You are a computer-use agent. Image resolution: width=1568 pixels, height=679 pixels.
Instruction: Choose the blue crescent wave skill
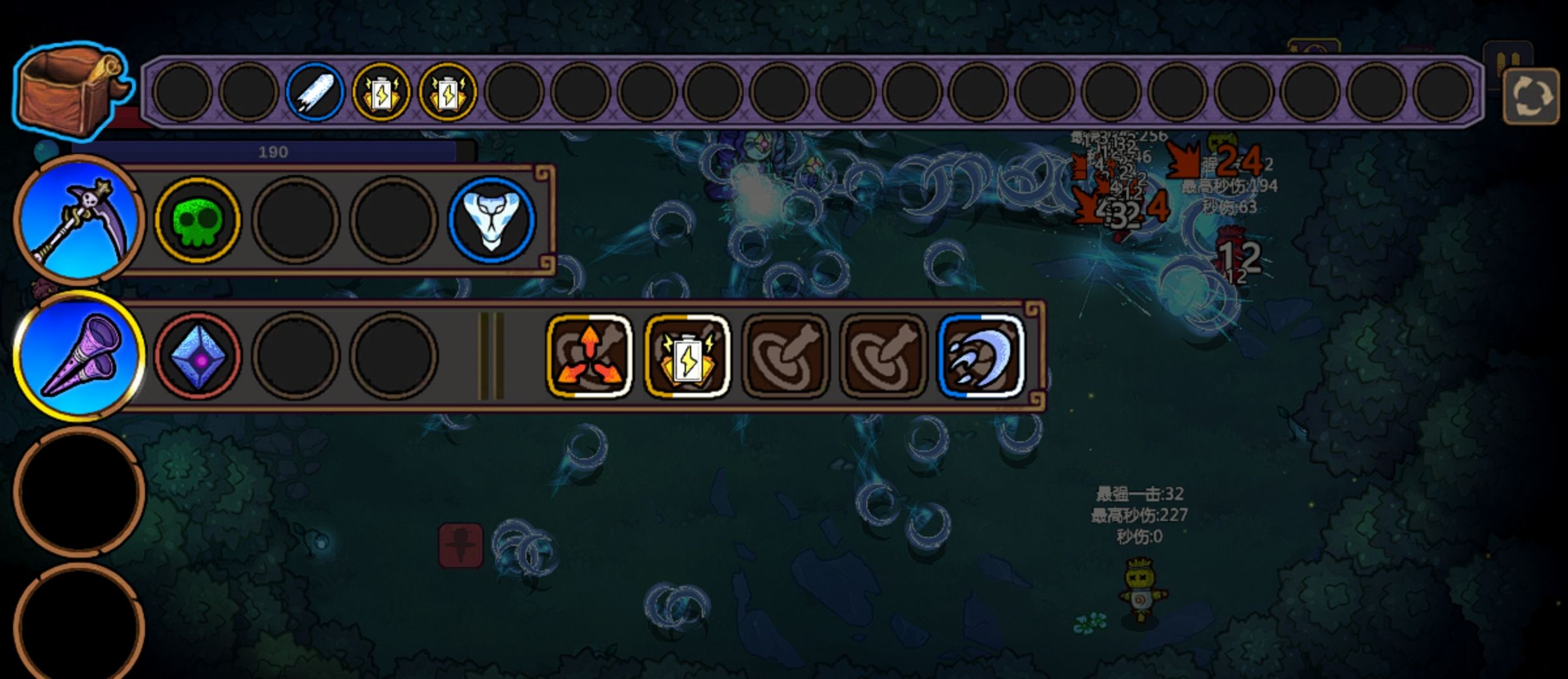click(981, 356)
